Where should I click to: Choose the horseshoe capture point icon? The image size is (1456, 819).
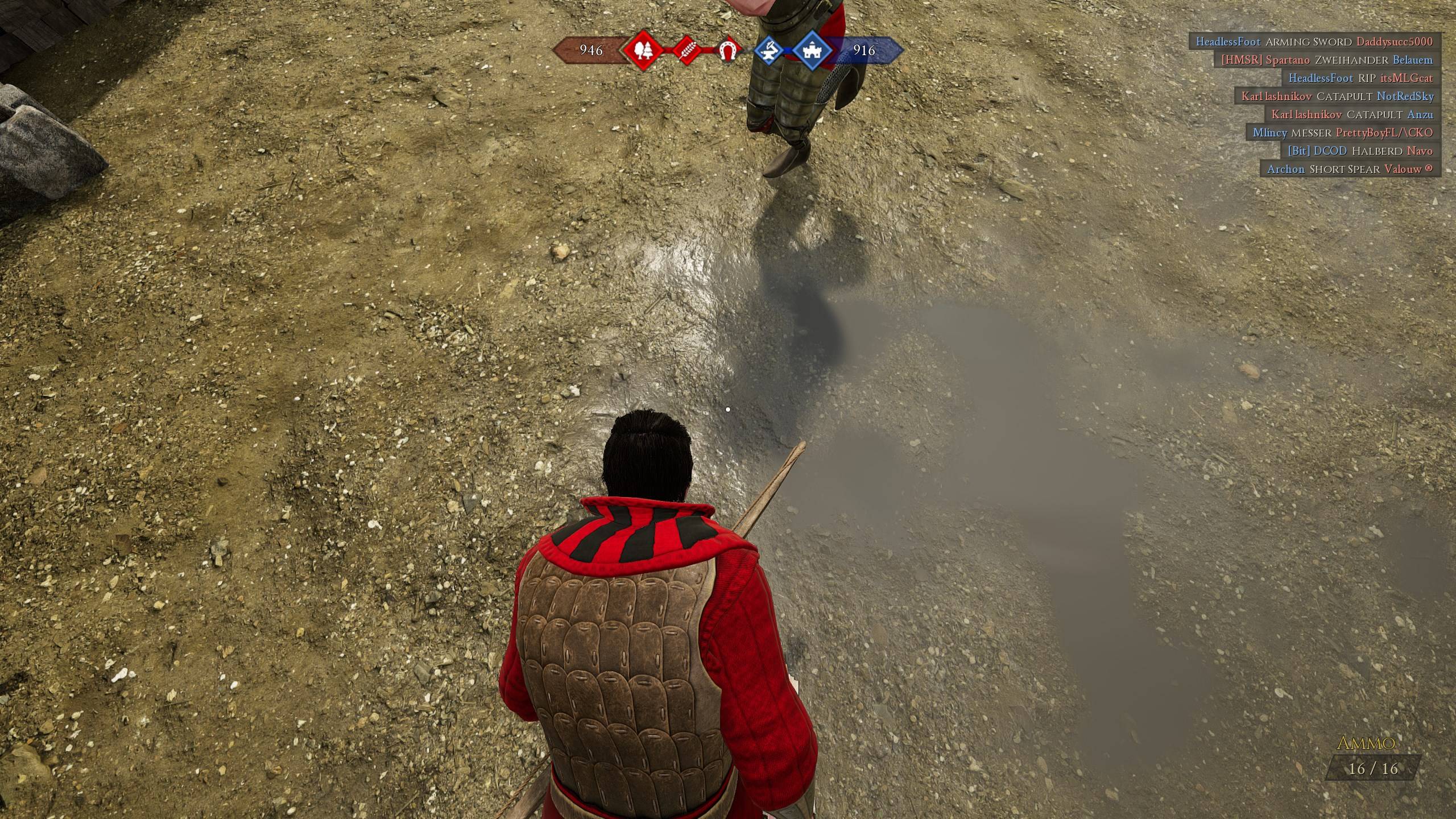pyautogui.click(x=727, y=51)
